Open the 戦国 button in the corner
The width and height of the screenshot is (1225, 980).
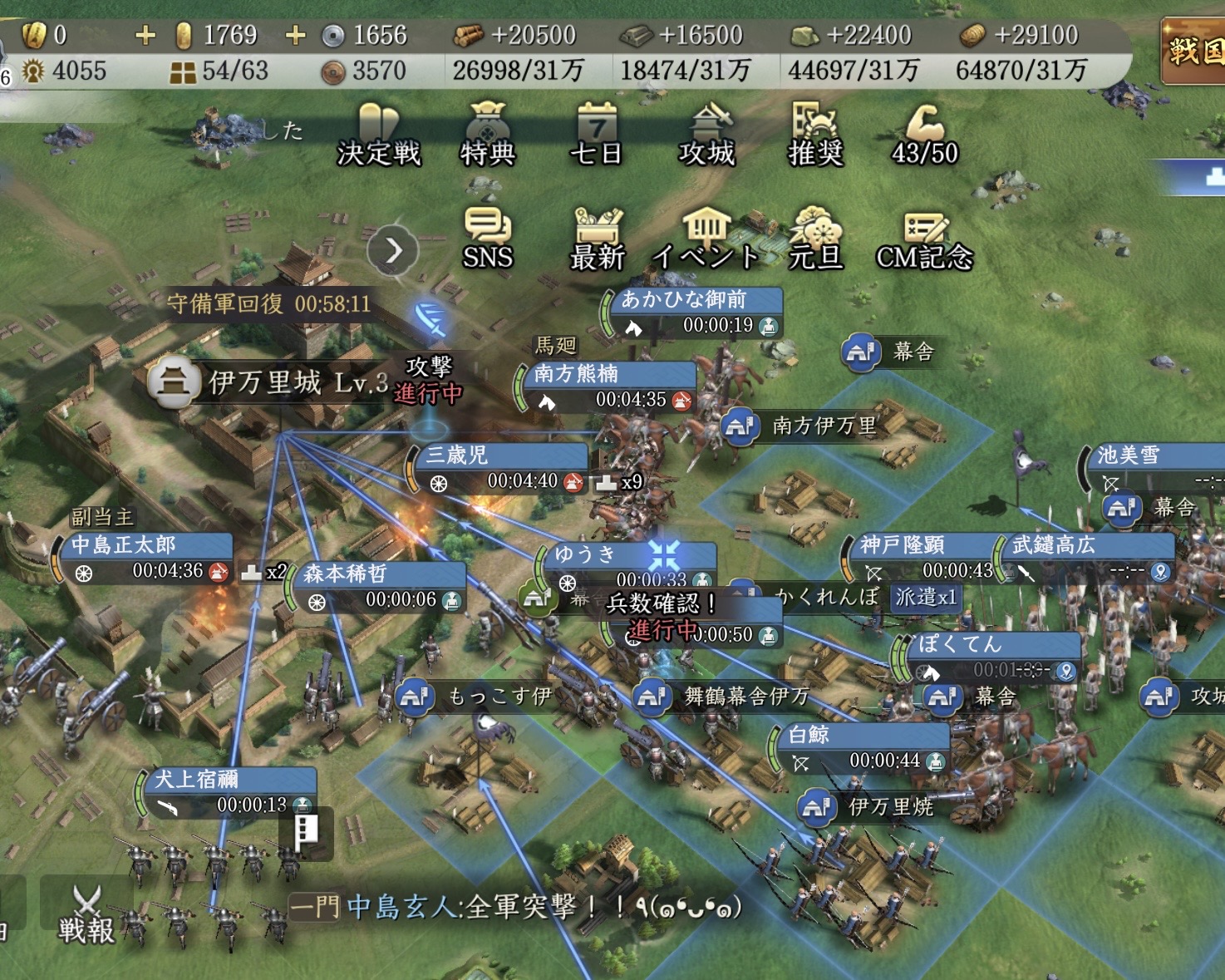tap(1193, 52)
